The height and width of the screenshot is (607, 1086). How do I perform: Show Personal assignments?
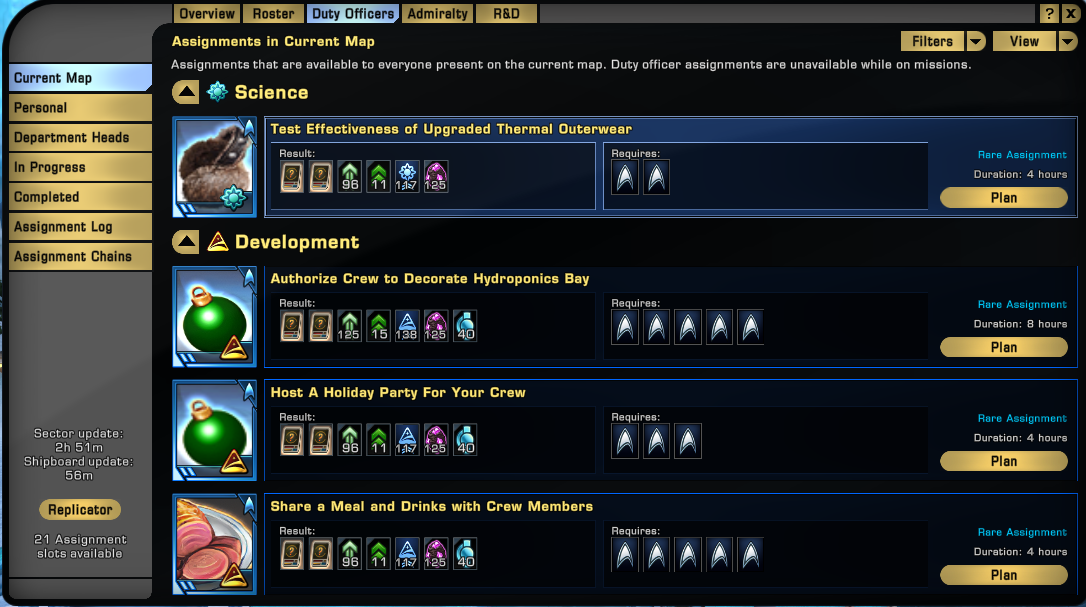coord(80,108)
